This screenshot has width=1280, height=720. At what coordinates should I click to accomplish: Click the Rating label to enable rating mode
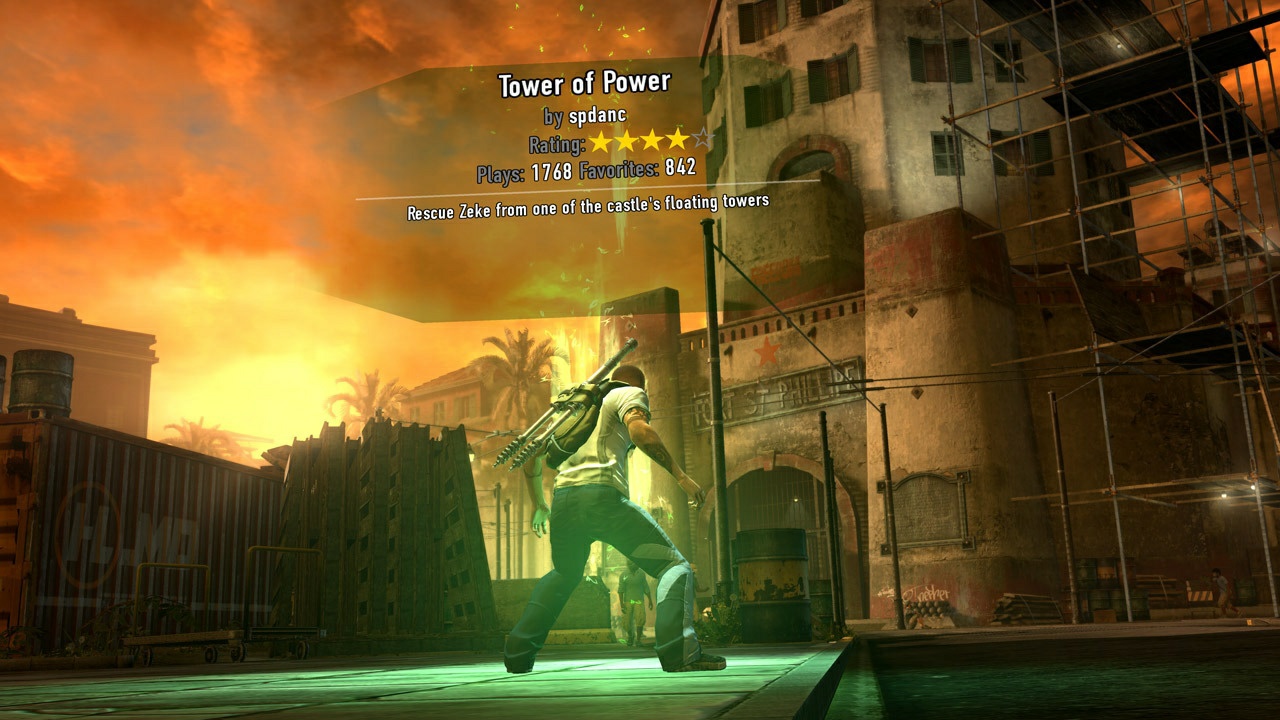tap(556, 144)
